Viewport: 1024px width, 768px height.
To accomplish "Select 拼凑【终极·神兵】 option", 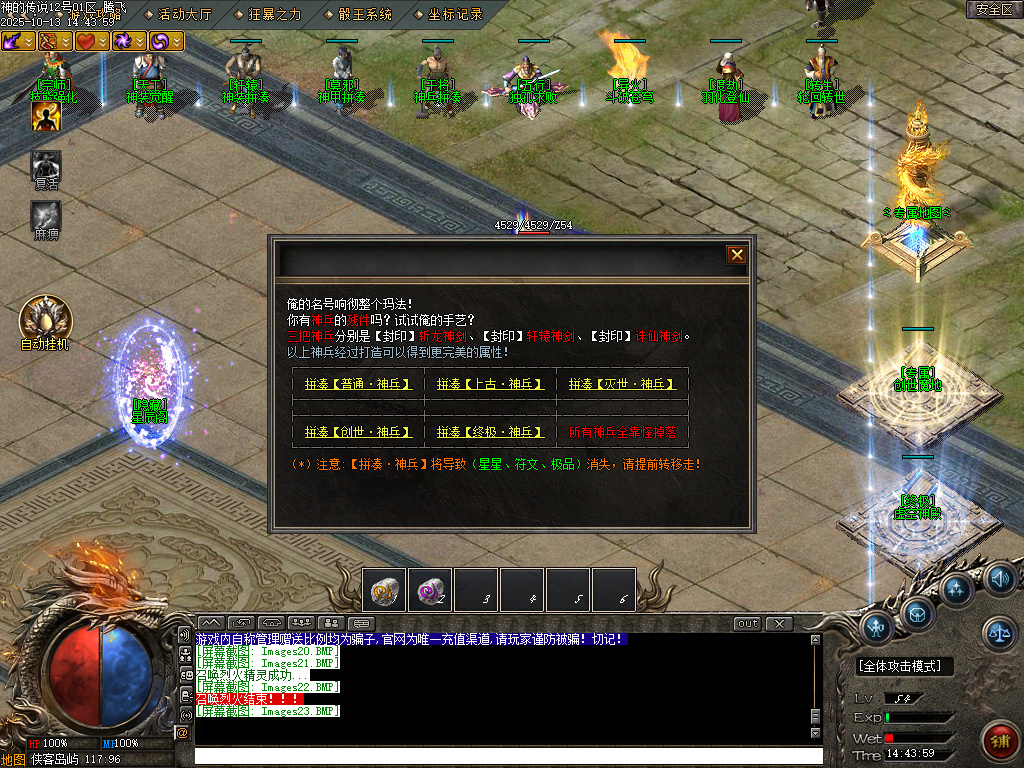I will click(490, 432).
